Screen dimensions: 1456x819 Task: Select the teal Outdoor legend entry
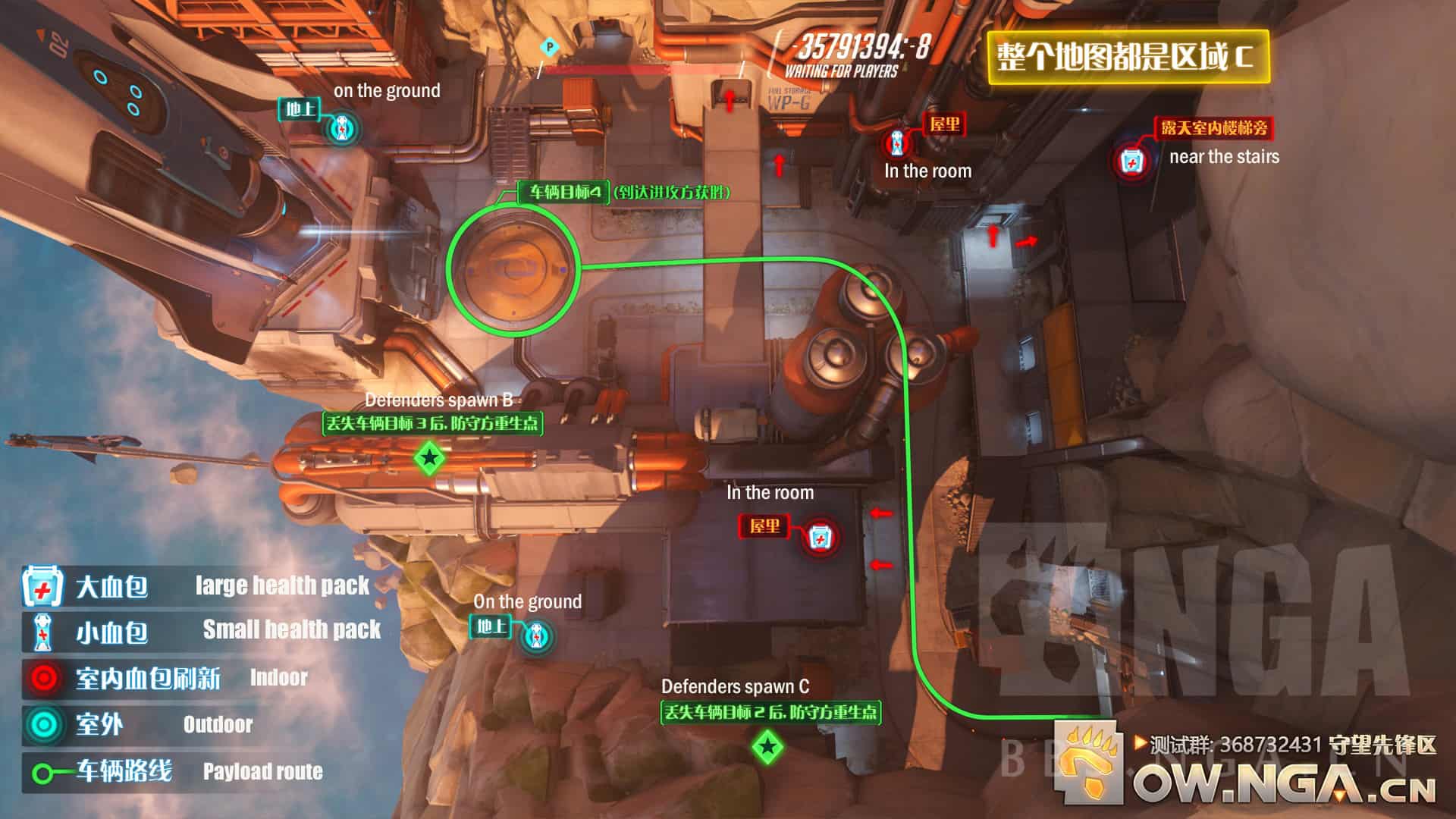click(x=136, y=725)
